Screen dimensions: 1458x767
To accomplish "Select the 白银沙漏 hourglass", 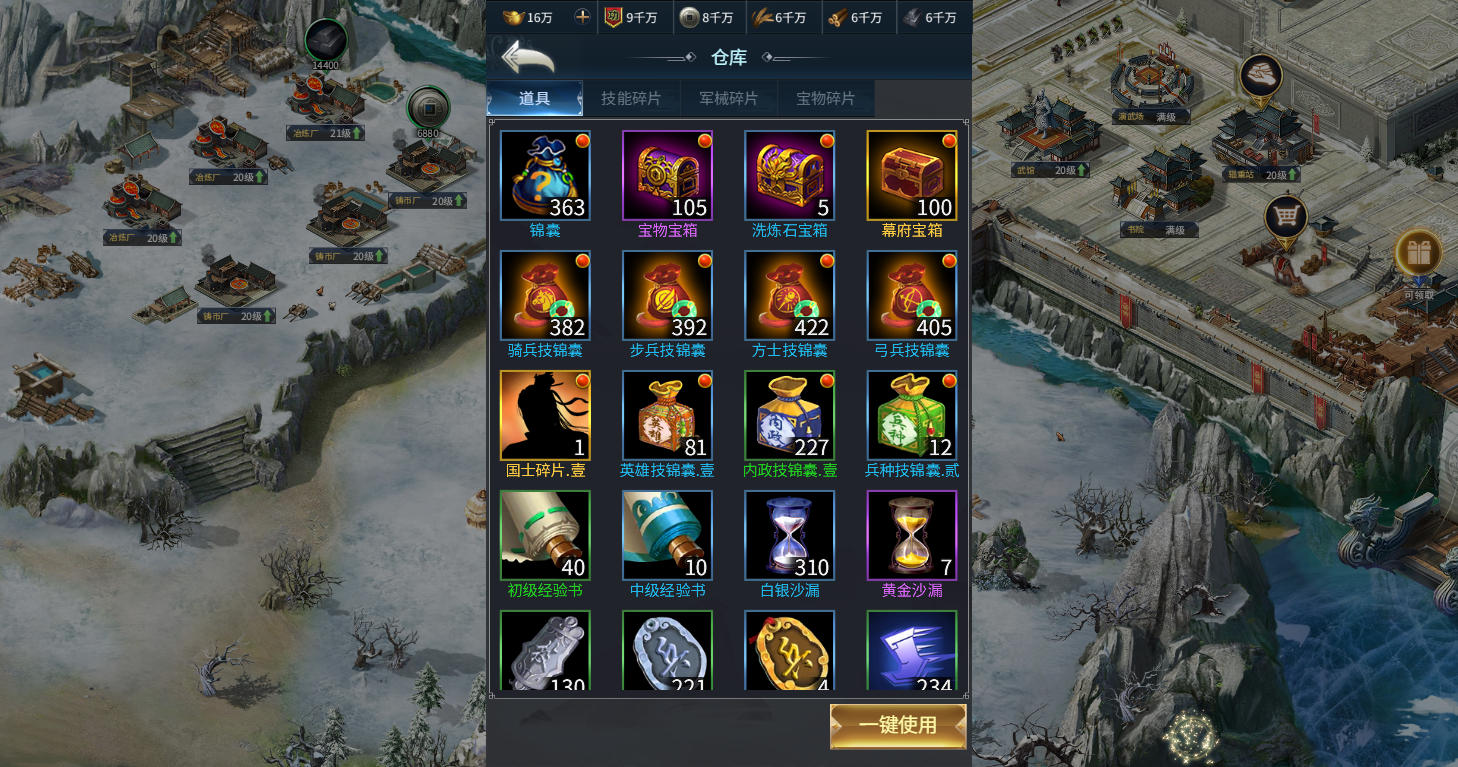I will tap(789, 536).
